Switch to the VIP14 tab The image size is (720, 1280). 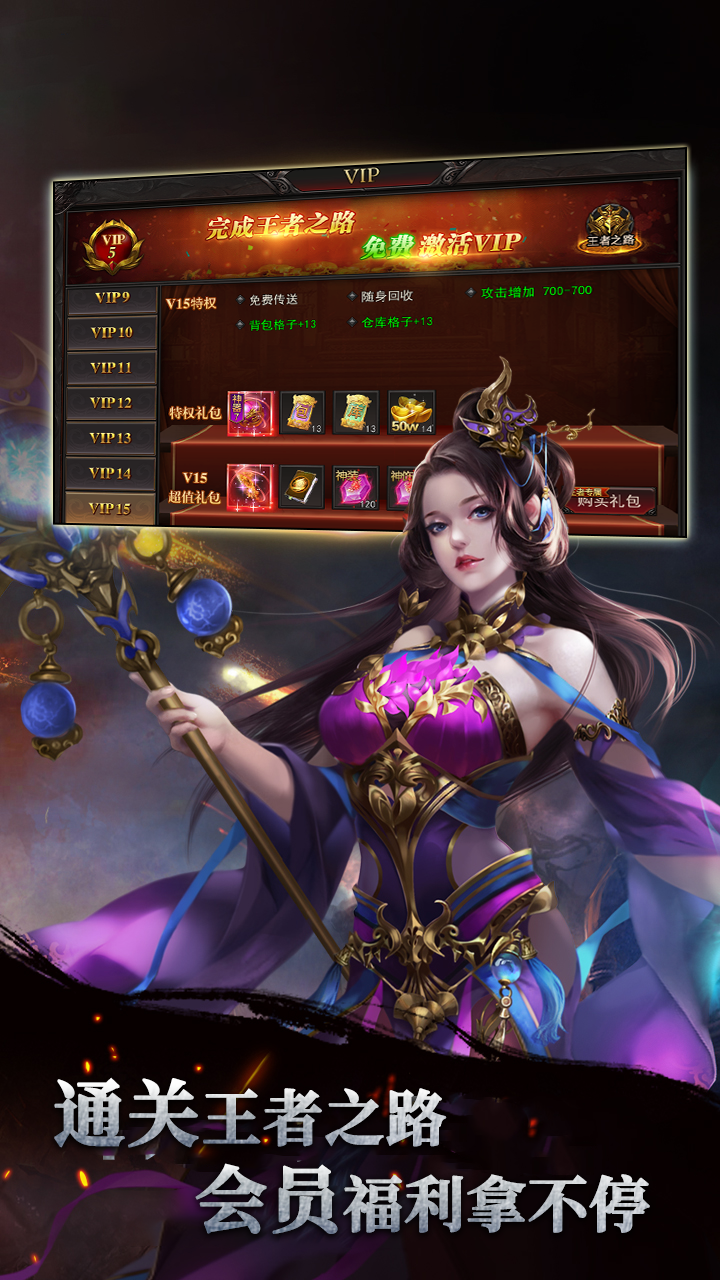(x=111, y=473)
